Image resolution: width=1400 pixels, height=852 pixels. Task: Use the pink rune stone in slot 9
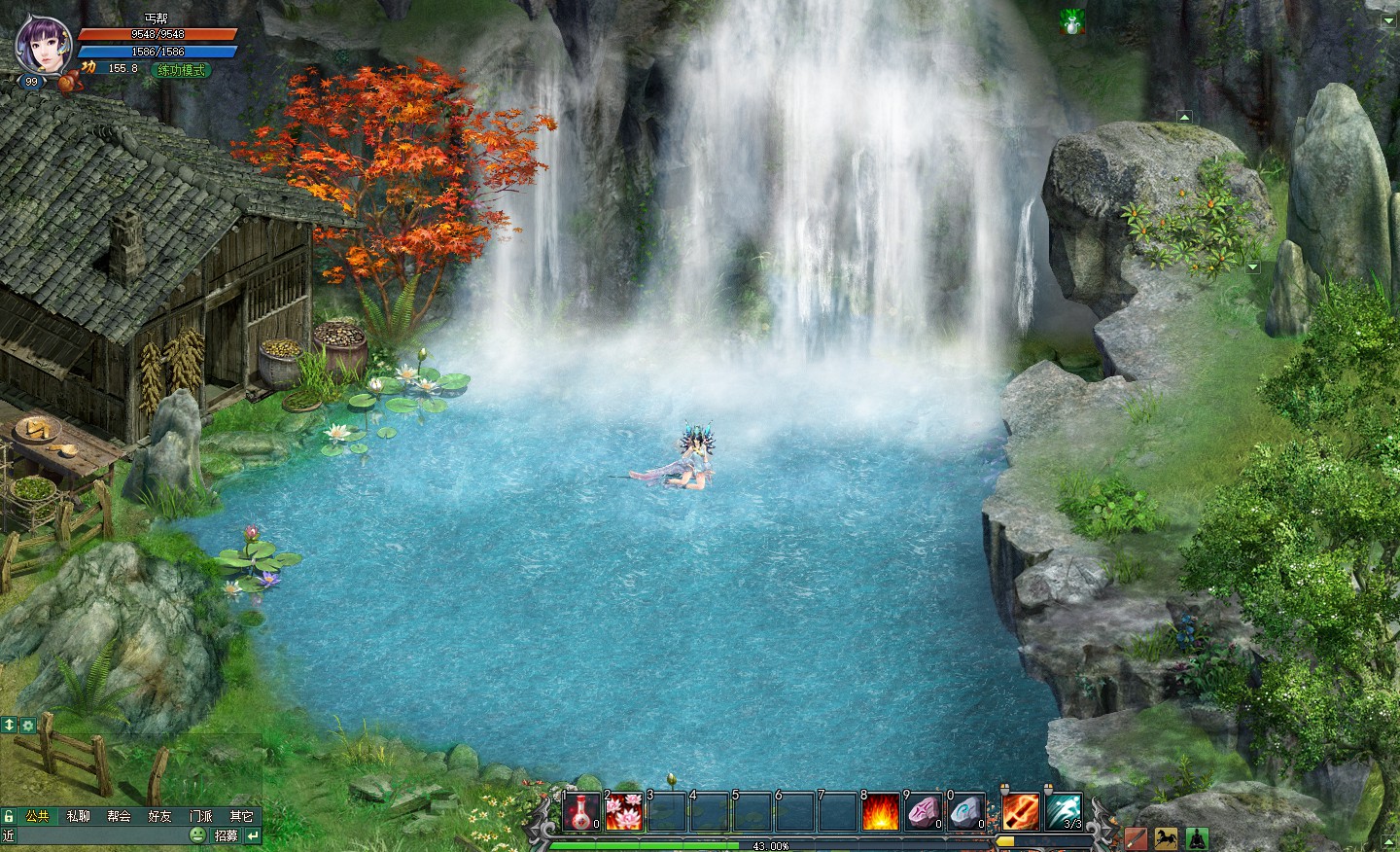(x=924, y=811)
